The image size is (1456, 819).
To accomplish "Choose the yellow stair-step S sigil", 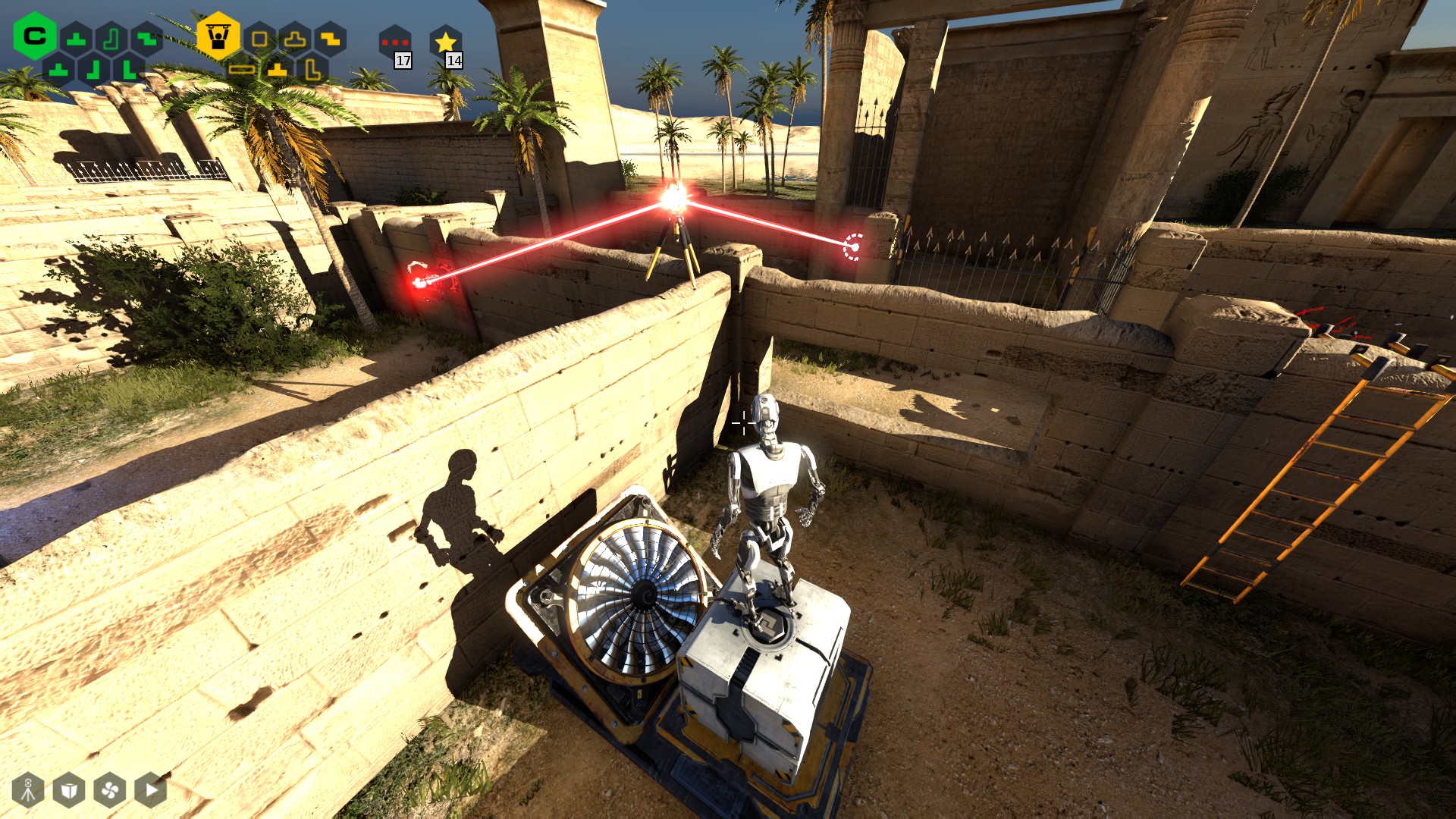I will tap(330, 38).
